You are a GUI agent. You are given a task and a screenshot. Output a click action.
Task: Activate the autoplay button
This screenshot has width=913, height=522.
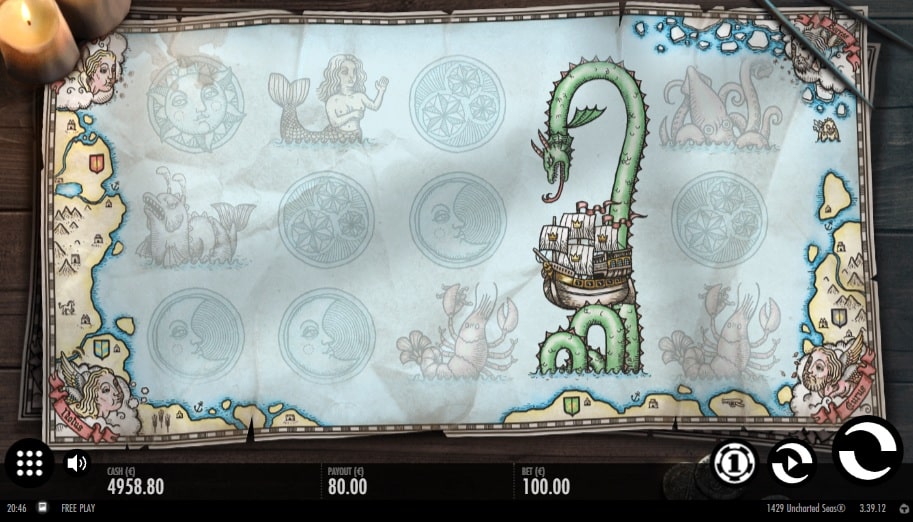791,462
